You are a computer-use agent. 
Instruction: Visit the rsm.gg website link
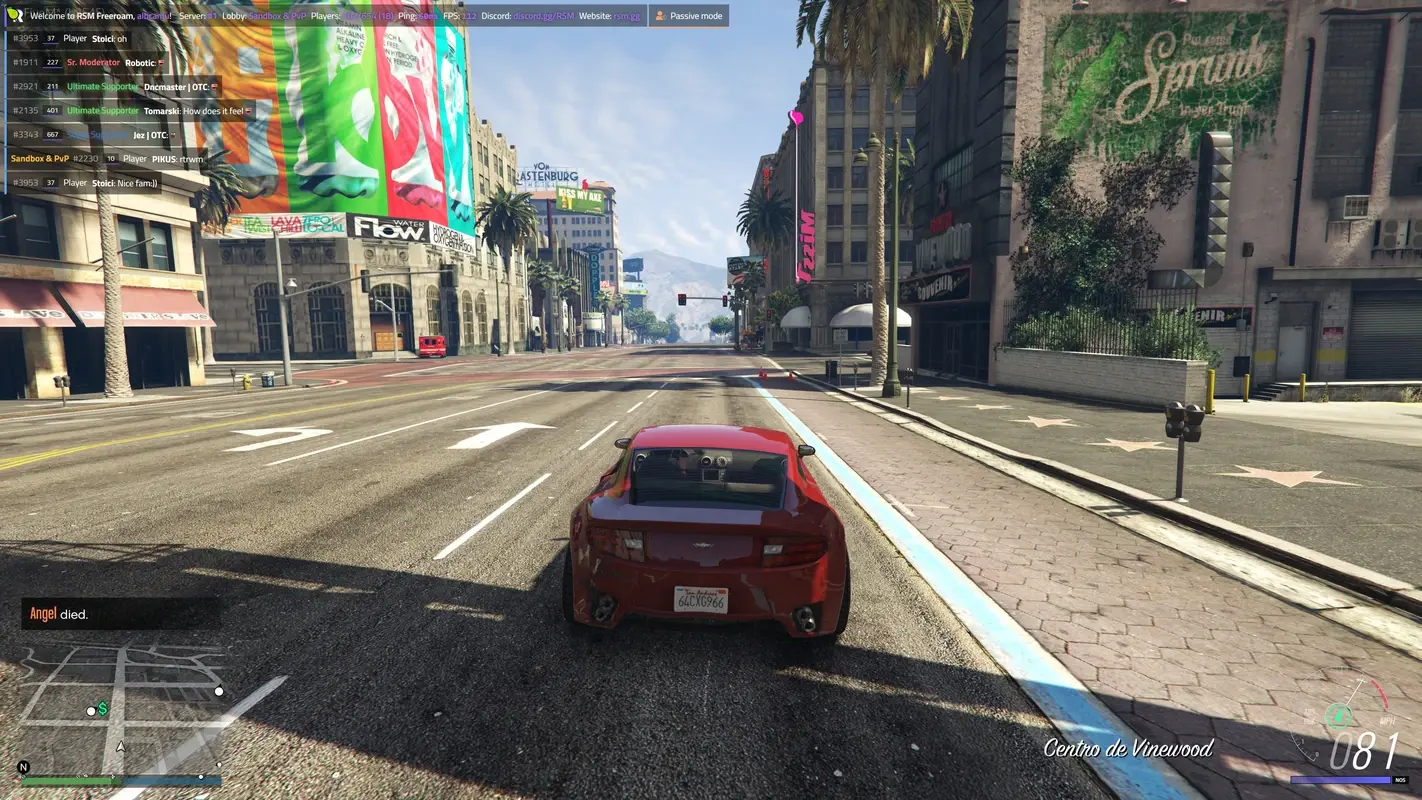(625, 16)
